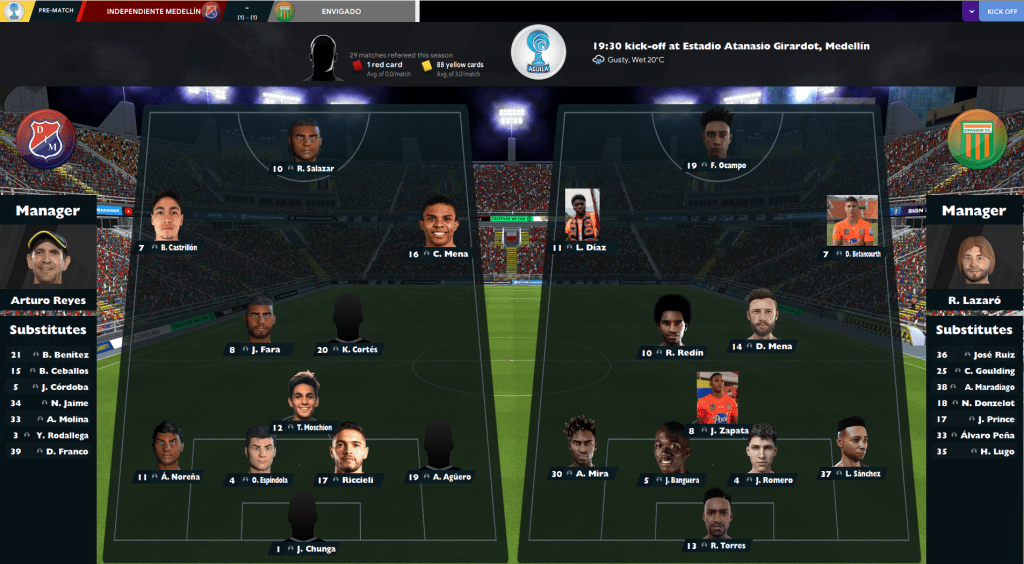Choose Envigado substitute José Ruiz
1024x564 pixels.
(979, 354)
